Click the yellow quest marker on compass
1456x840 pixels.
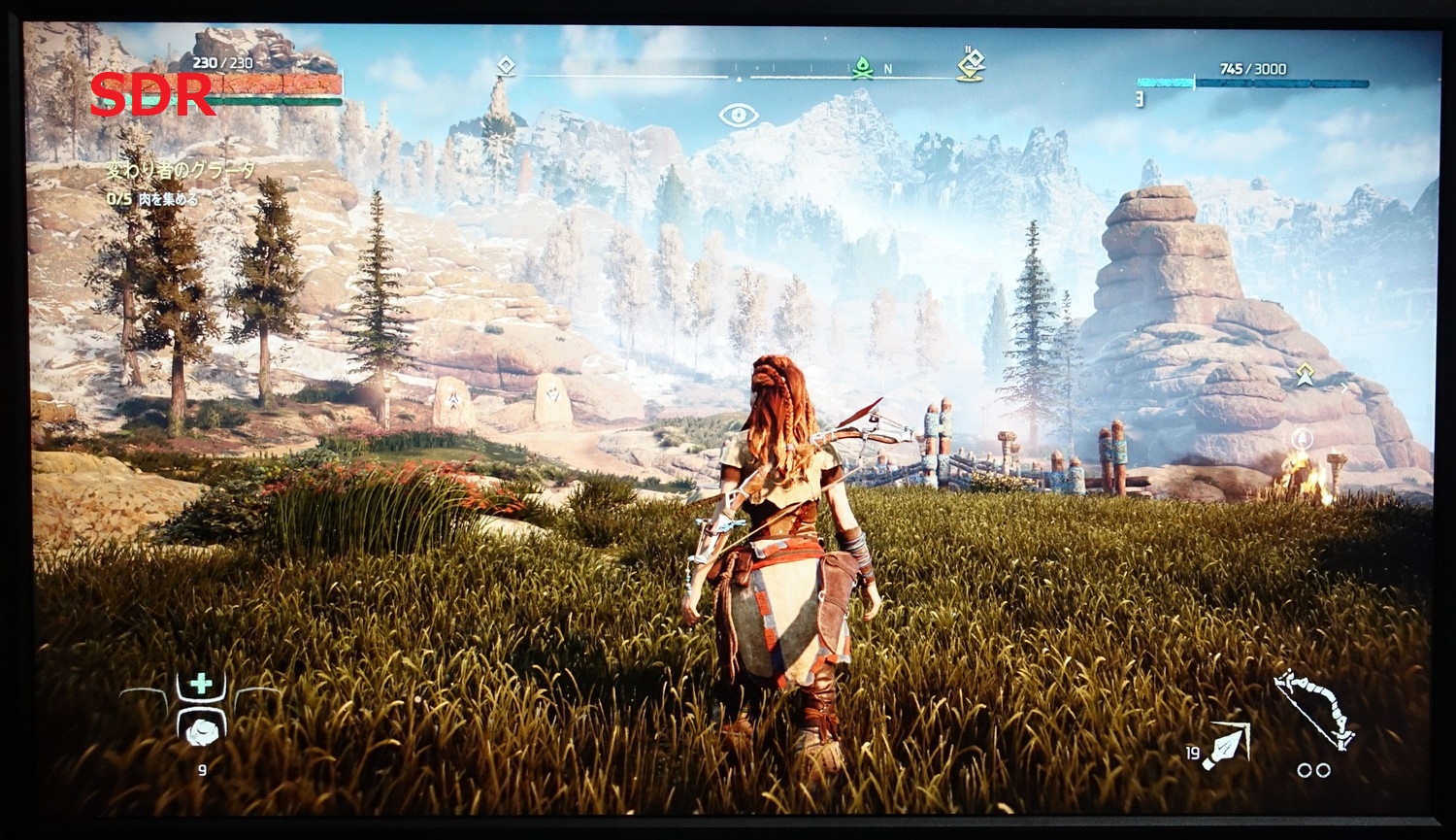coord(971,64)
